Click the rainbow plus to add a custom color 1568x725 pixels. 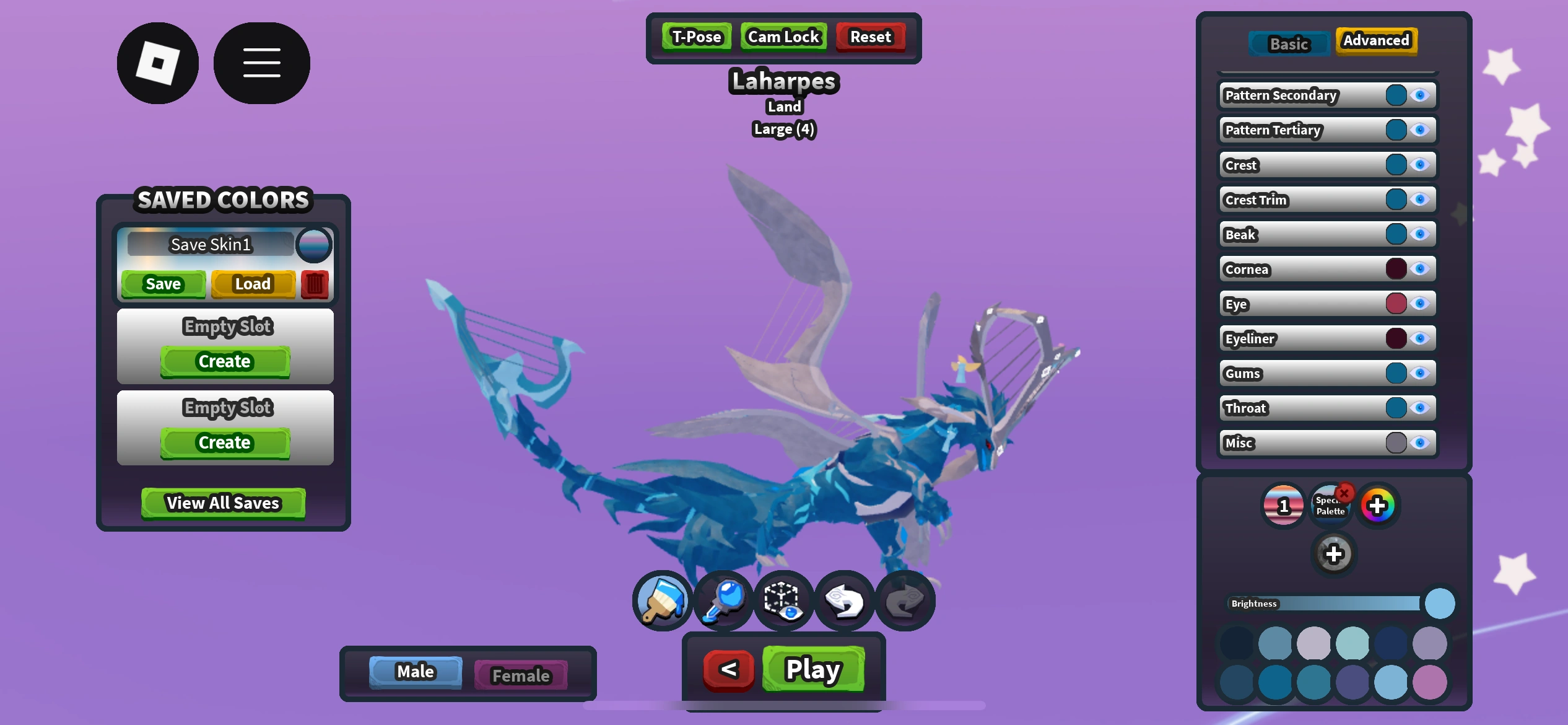[1378, 505]
